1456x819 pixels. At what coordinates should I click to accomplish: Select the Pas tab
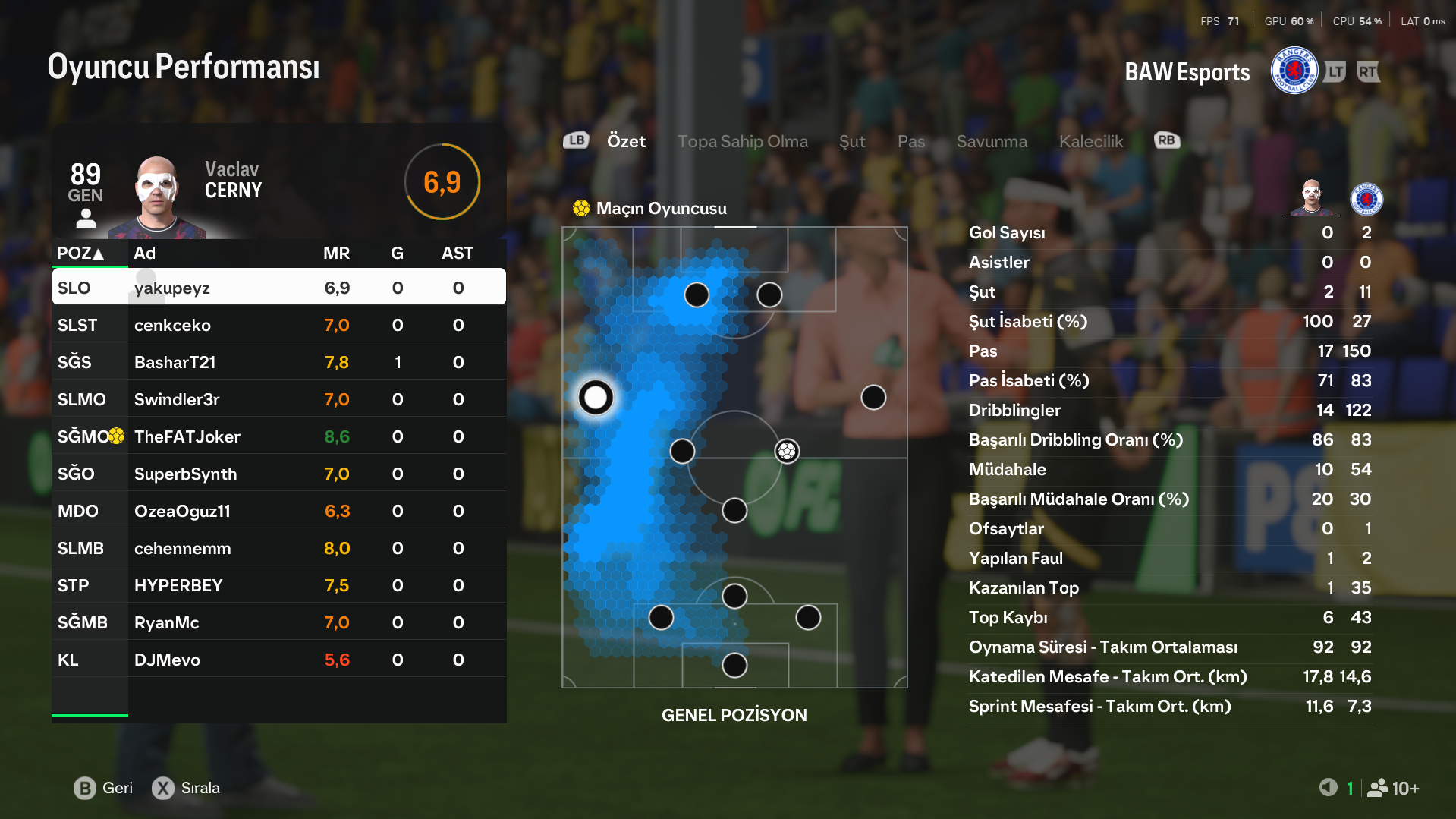[911, 141]
